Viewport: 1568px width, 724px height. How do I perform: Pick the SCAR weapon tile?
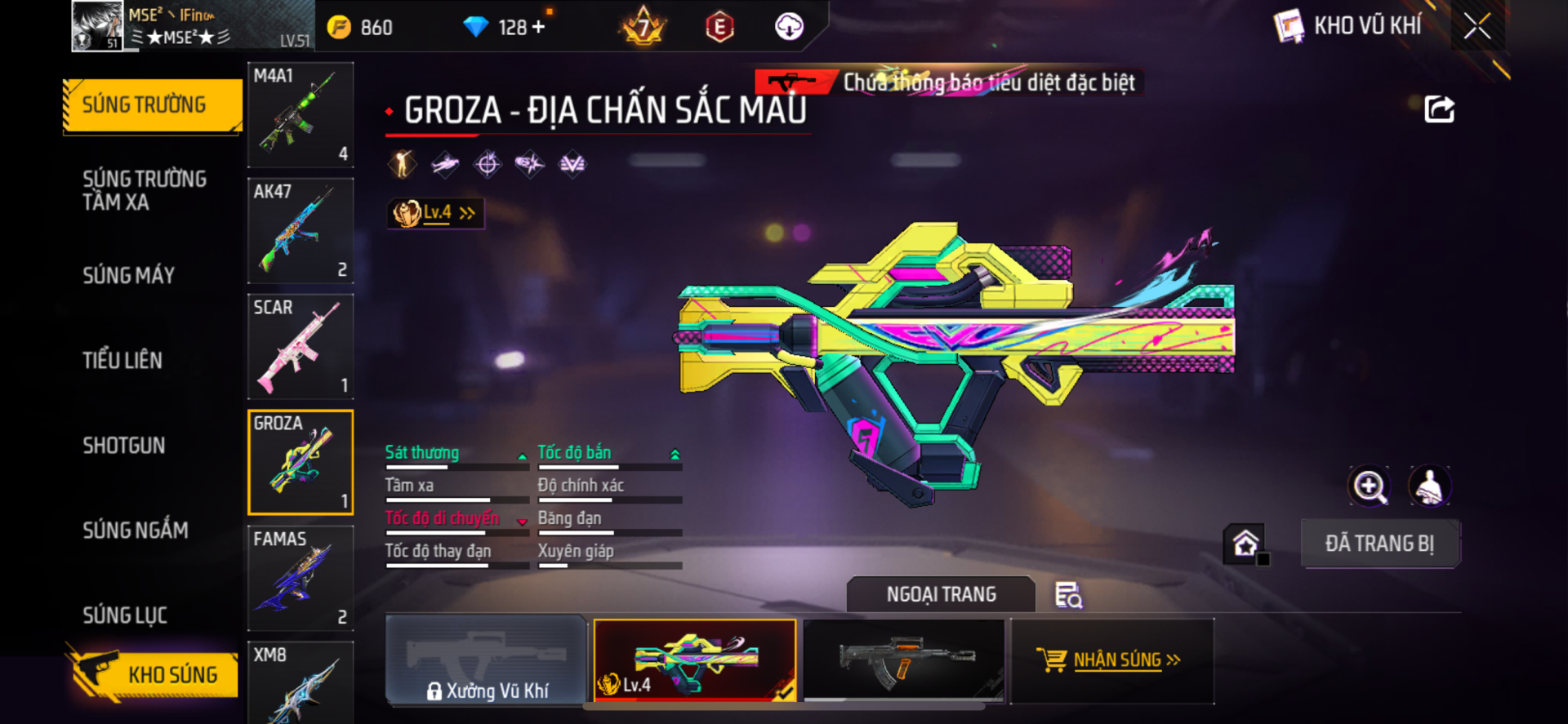(x=301, y=347)
